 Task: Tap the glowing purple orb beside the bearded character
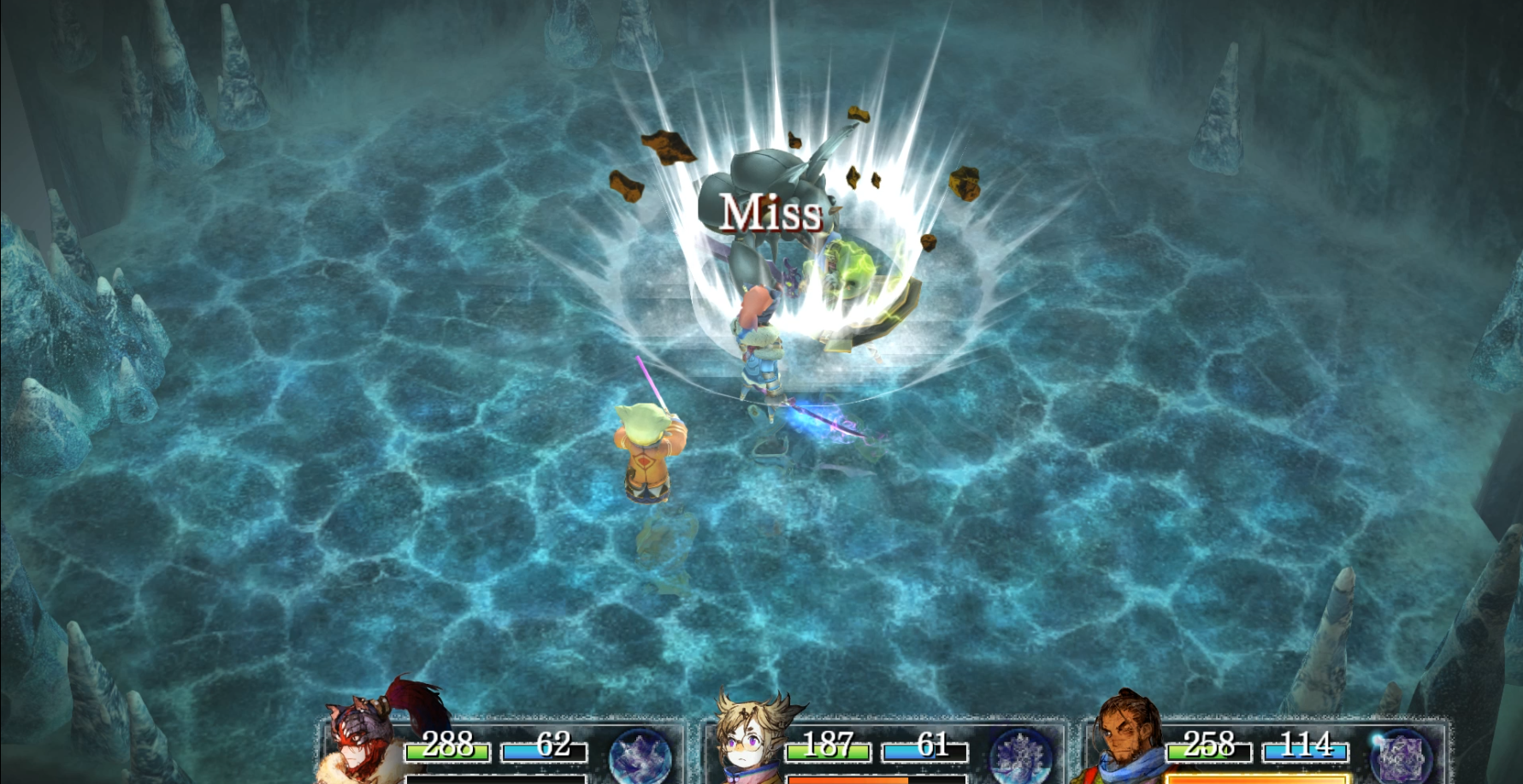1401,756
